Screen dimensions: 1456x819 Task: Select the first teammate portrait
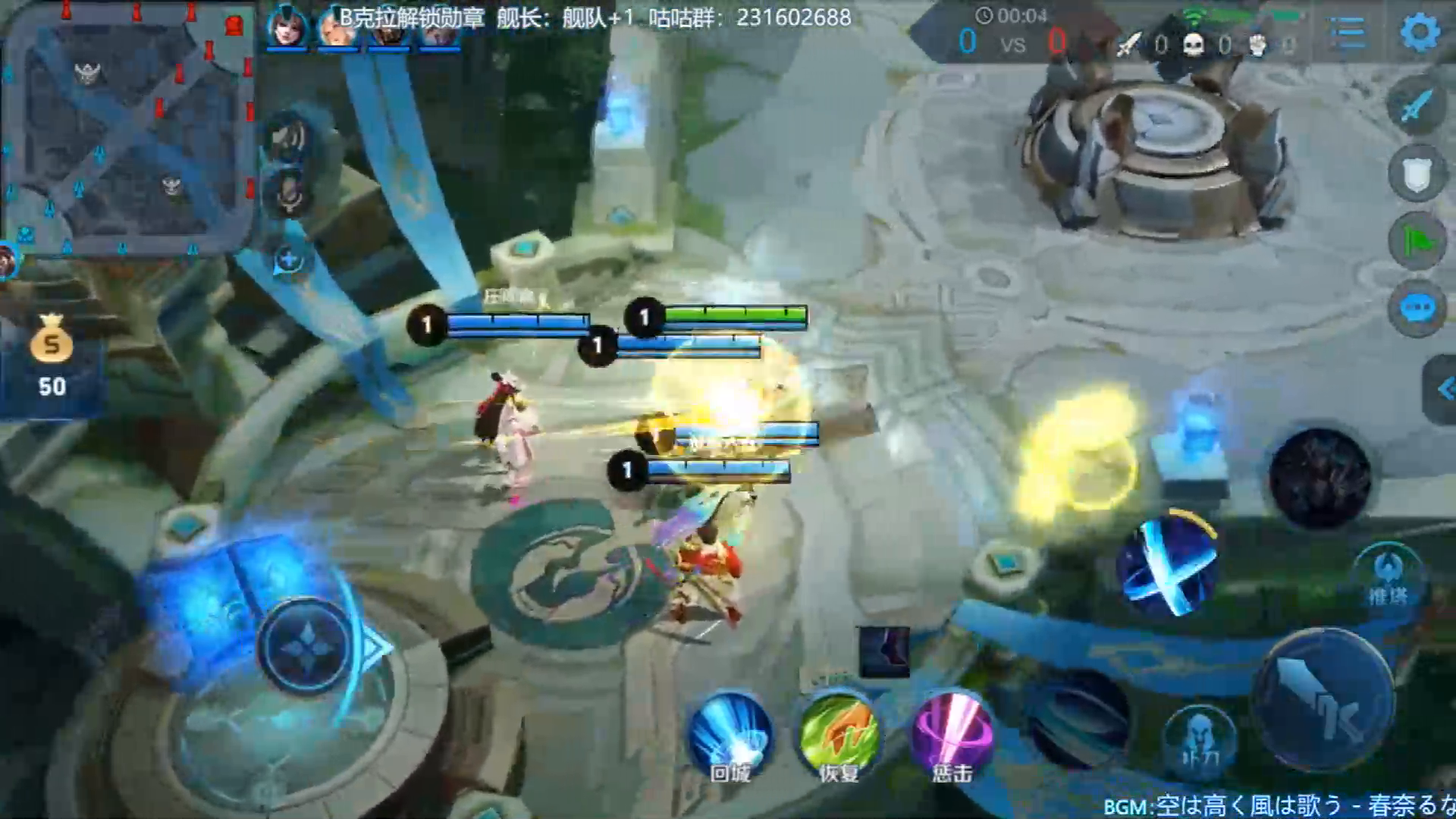pyautogui.click(x=287, y=29)
